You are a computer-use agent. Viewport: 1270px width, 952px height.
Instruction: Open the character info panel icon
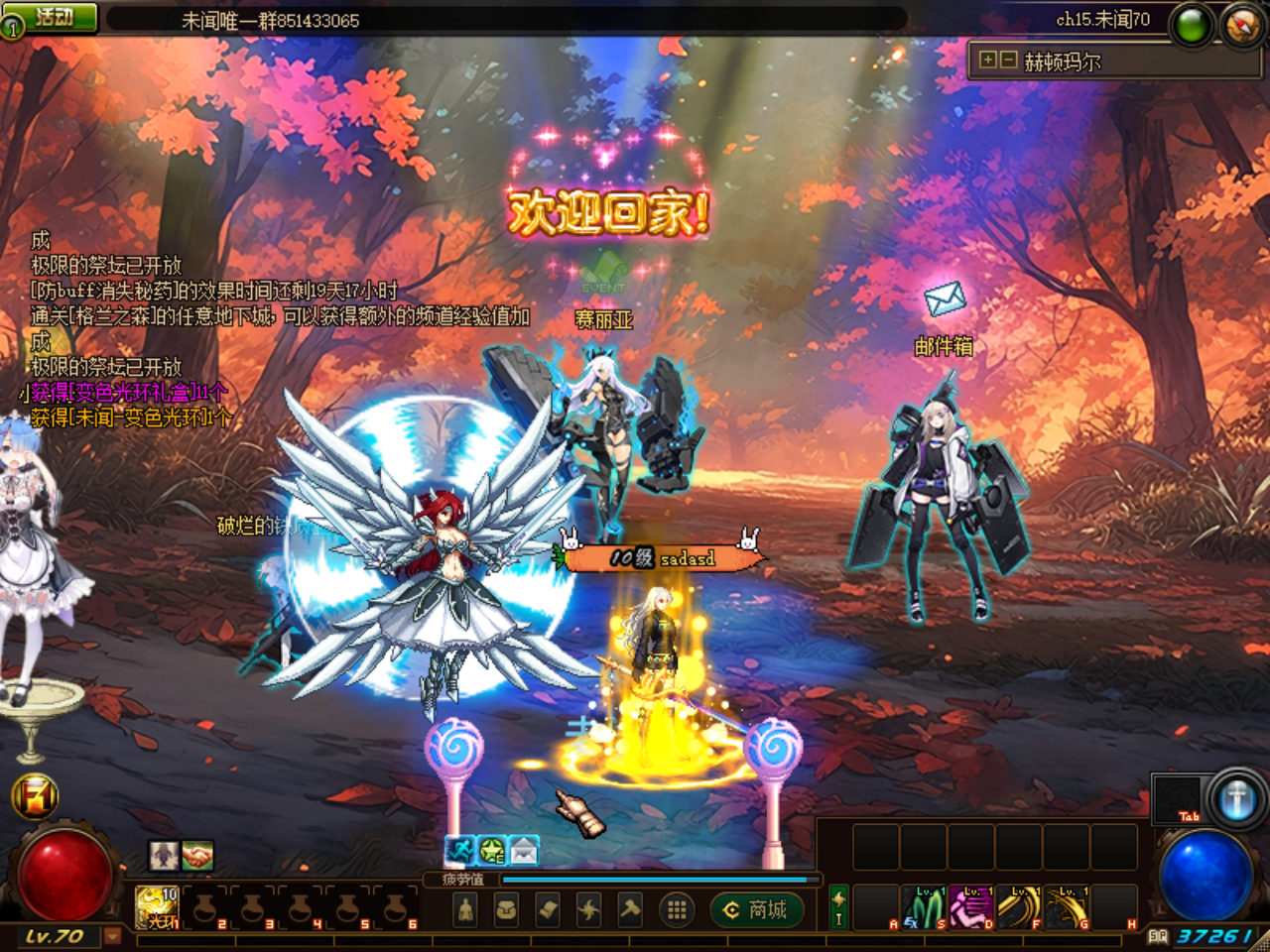(x=465, y=909)
